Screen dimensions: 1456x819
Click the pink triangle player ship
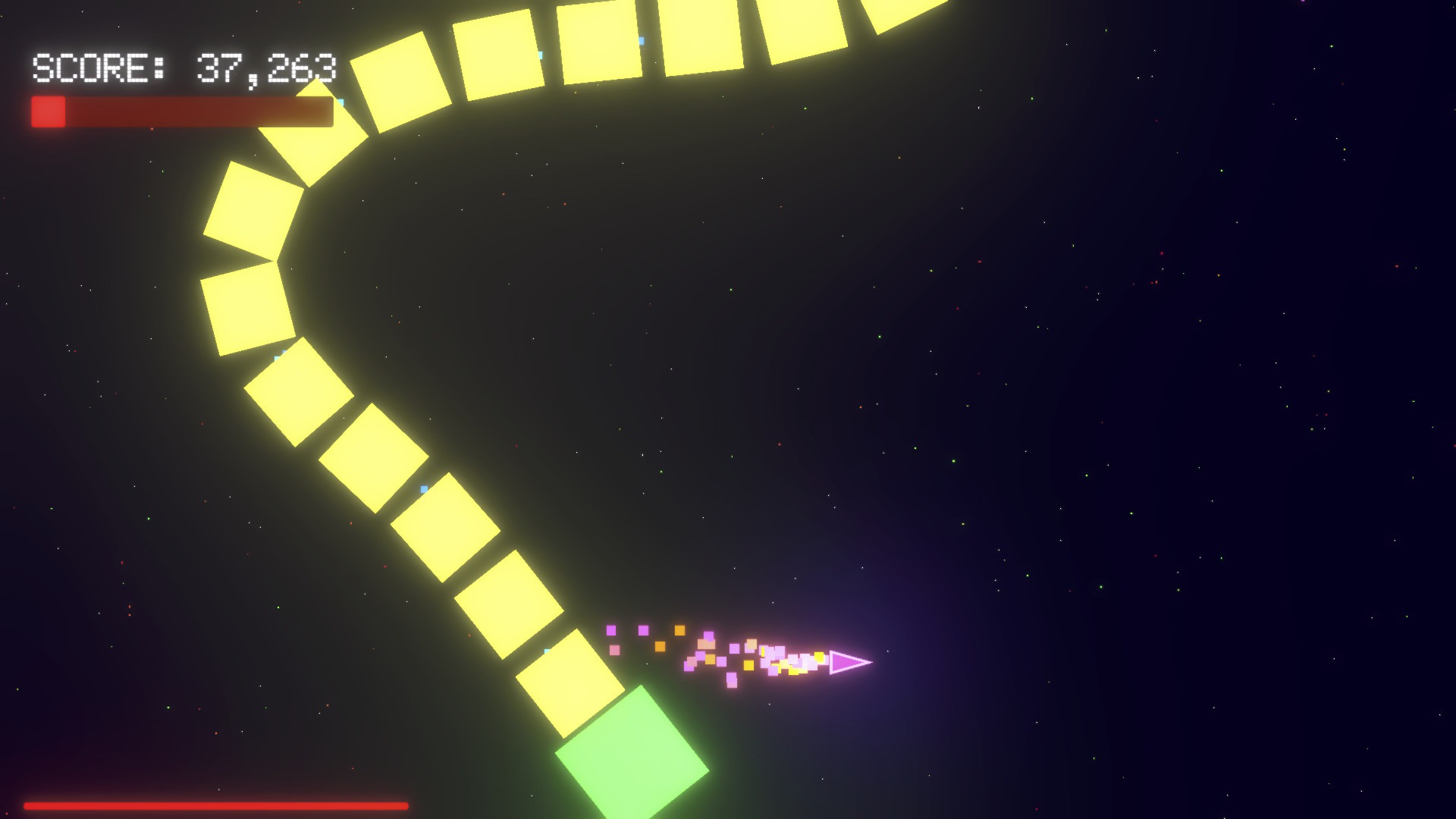(x=851, y=662)
